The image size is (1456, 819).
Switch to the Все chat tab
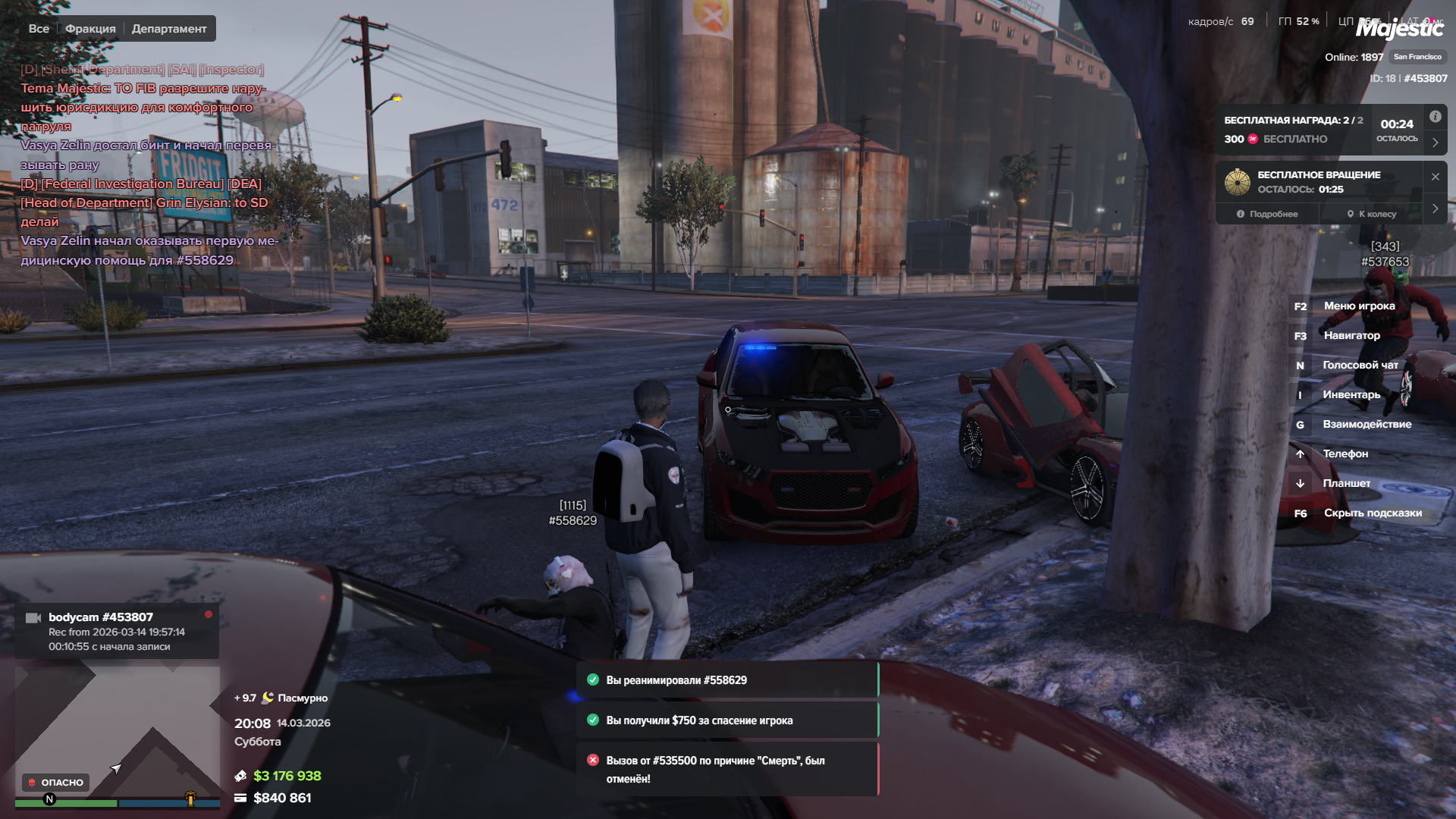pos(39,29)
